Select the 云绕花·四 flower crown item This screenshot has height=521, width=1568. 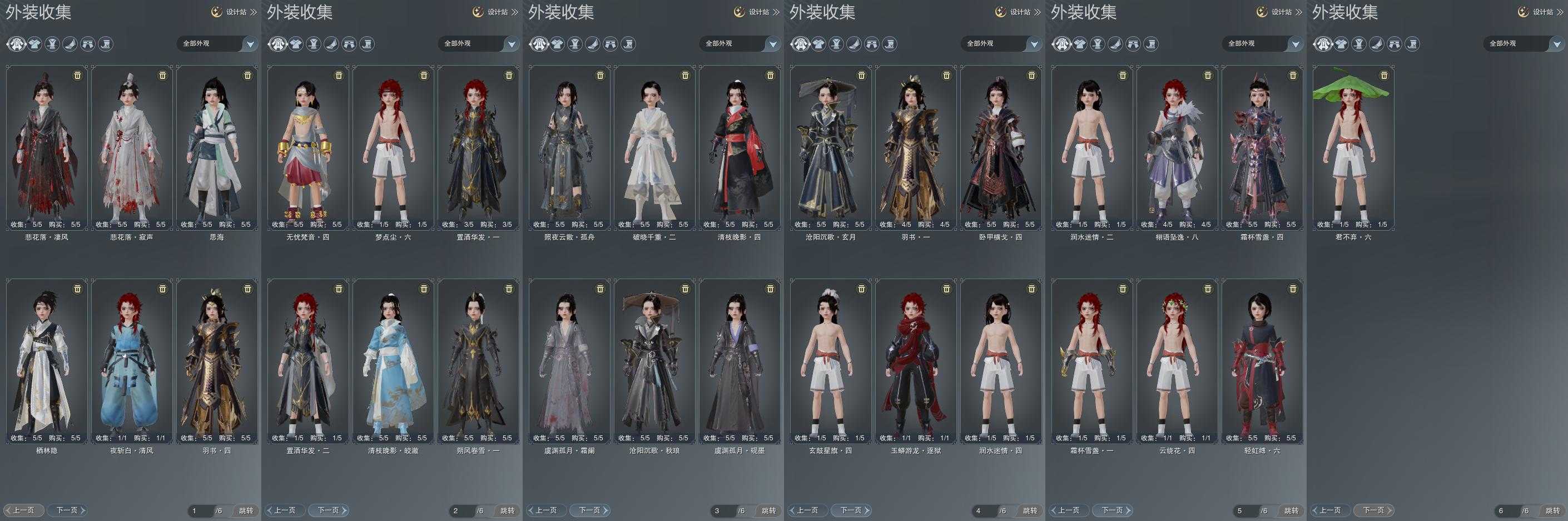[1177, 360]
